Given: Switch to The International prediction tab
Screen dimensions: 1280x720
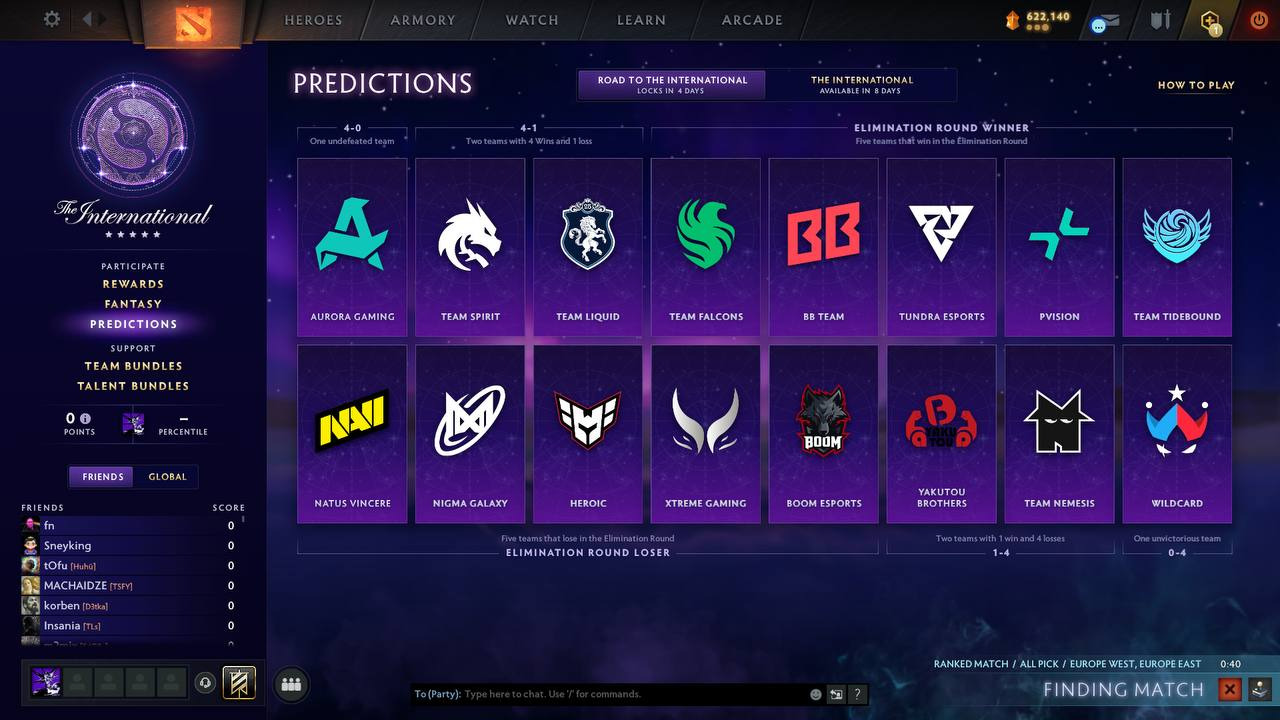Looking at the screenshot, I should 863,84.
